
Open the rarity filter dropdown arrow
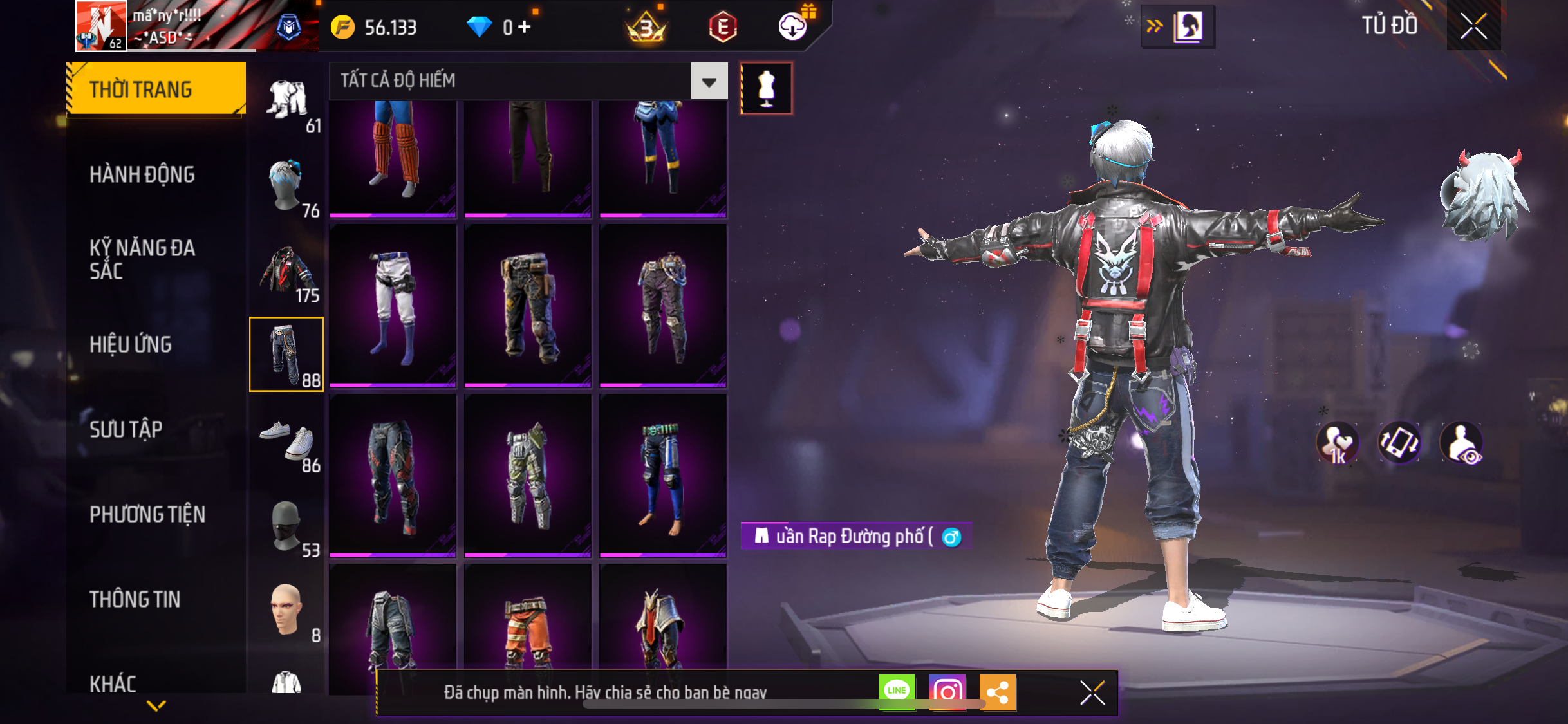point(709,81)
